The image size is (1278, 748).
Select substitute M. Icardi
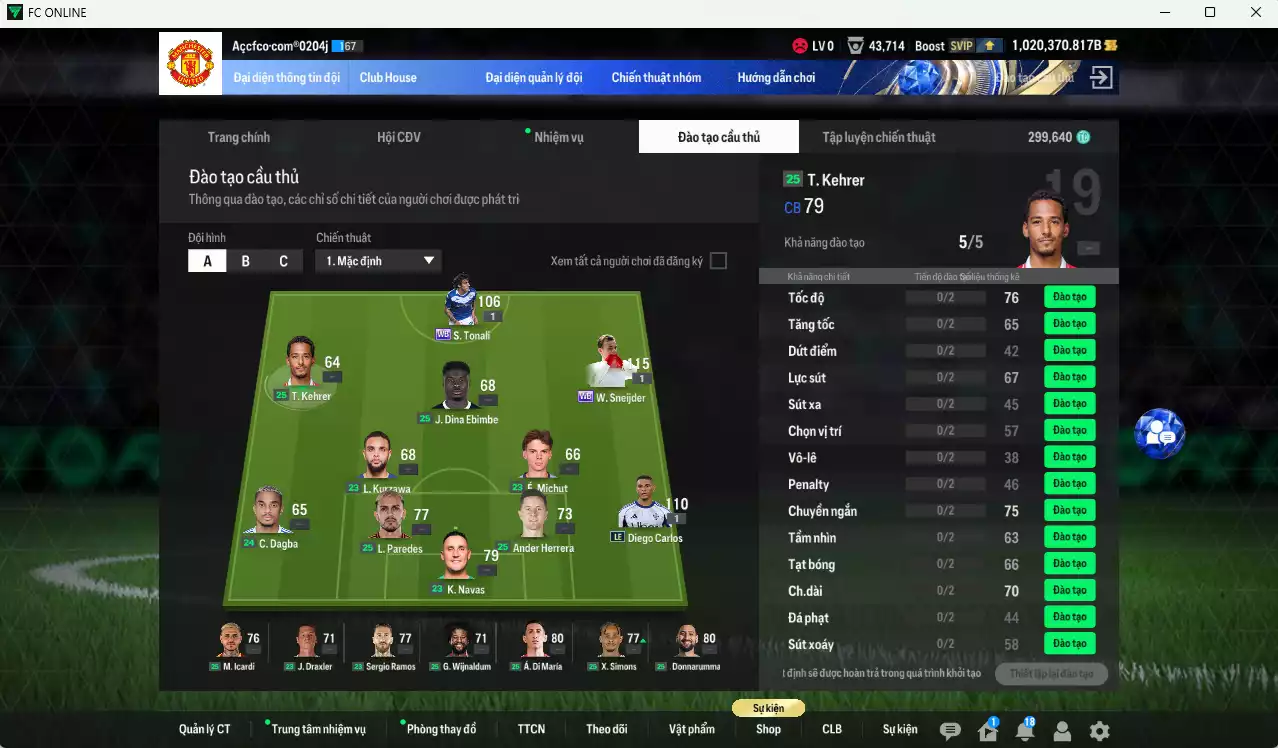click(232, 643)
